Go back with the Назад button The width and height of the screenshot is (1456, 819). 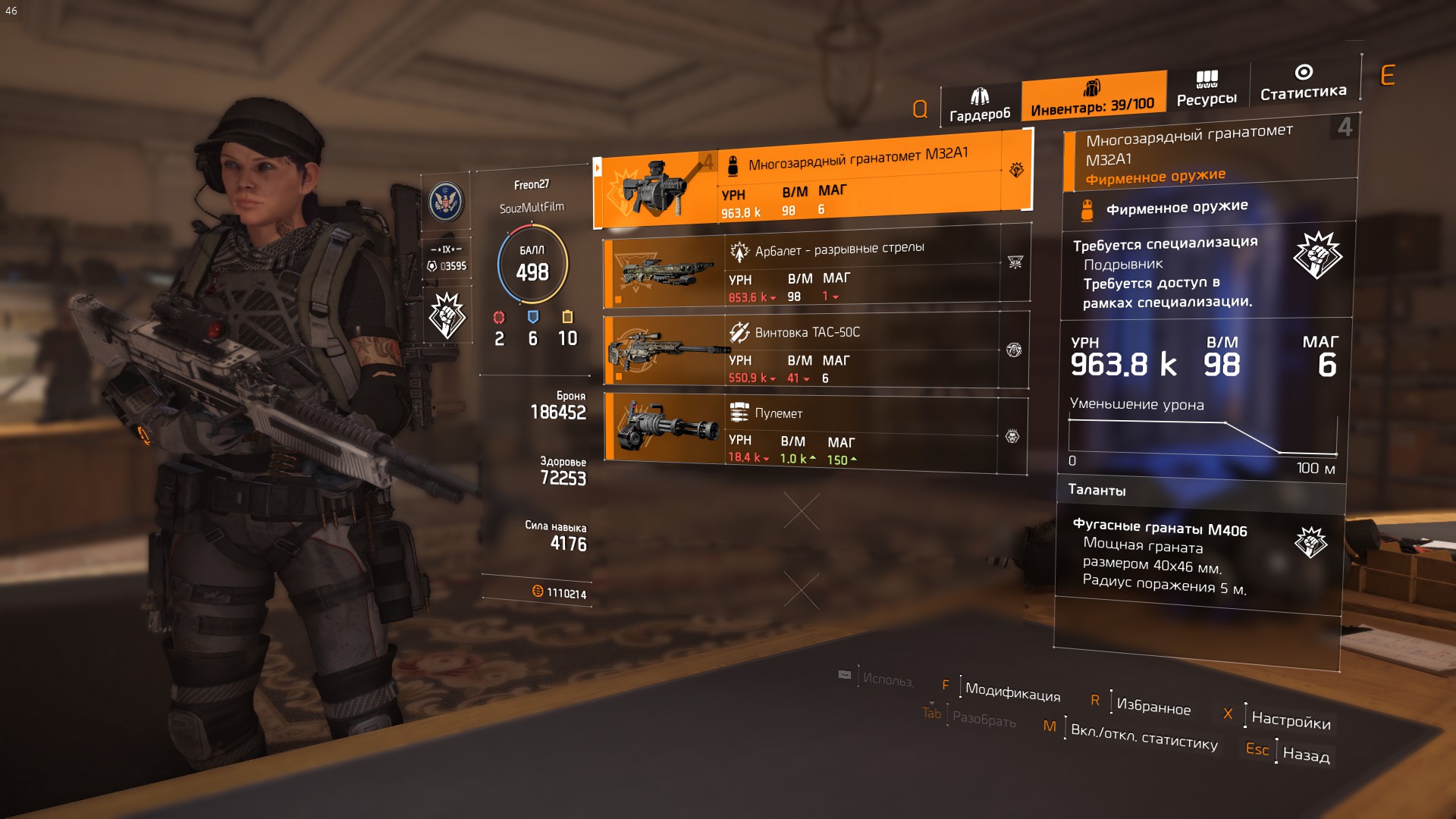tap(1305, 755)
